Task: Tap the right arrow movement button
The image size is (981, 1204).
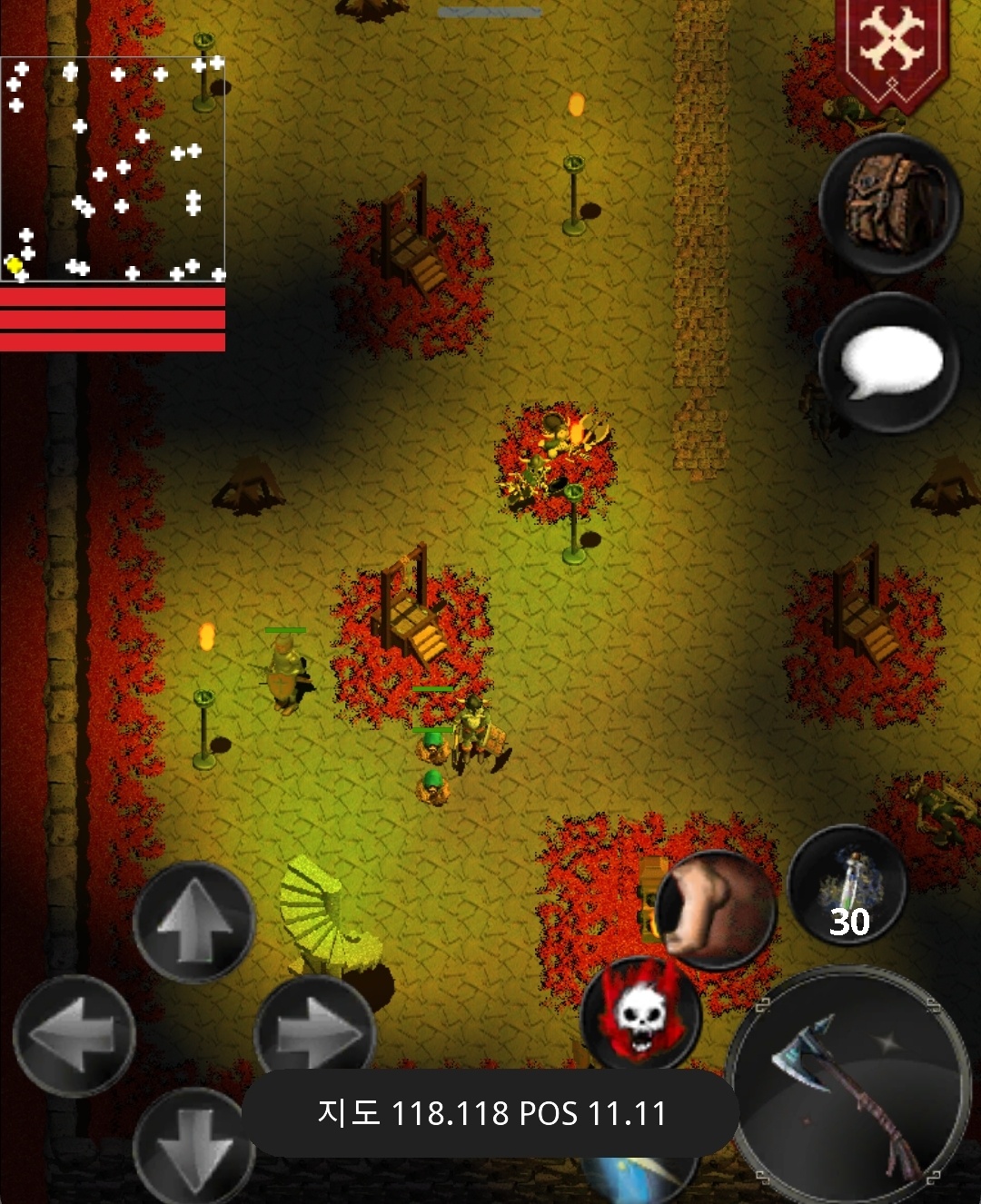Action: (x=315, y=1033)
